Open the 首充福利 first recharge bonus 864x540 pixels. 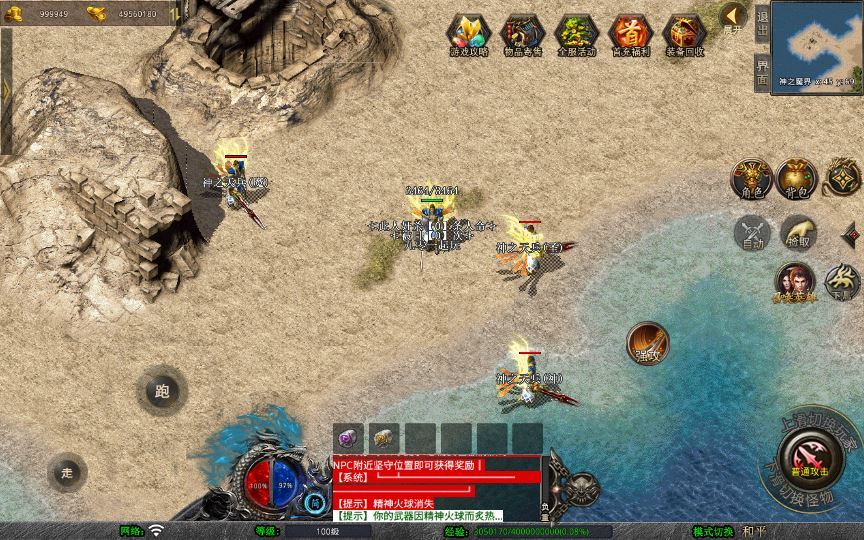pyautogui.click(x=630, y=35)
